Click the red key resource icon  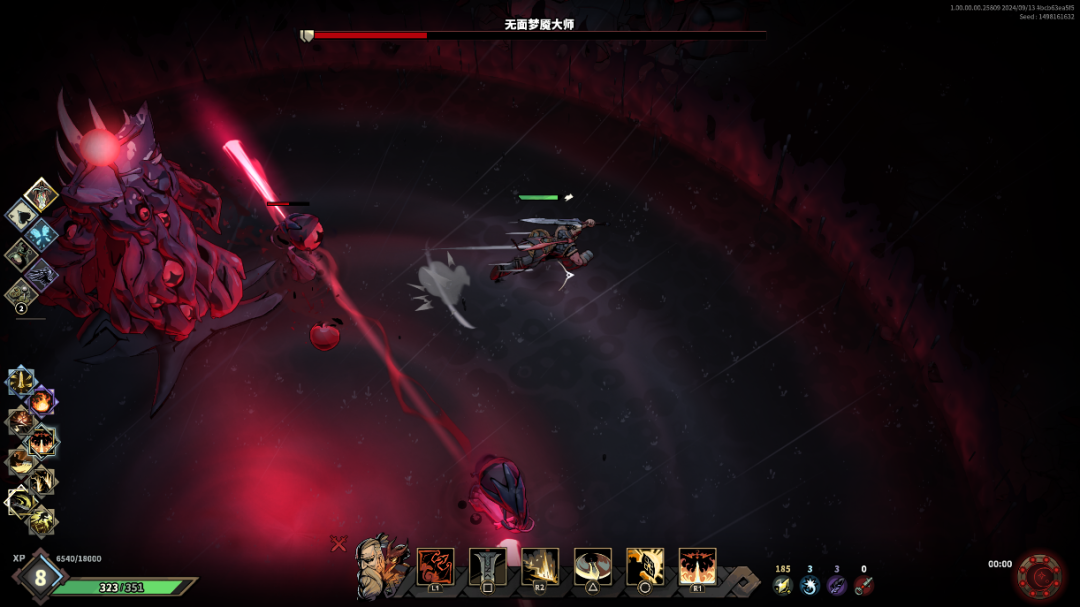point(863,585)
